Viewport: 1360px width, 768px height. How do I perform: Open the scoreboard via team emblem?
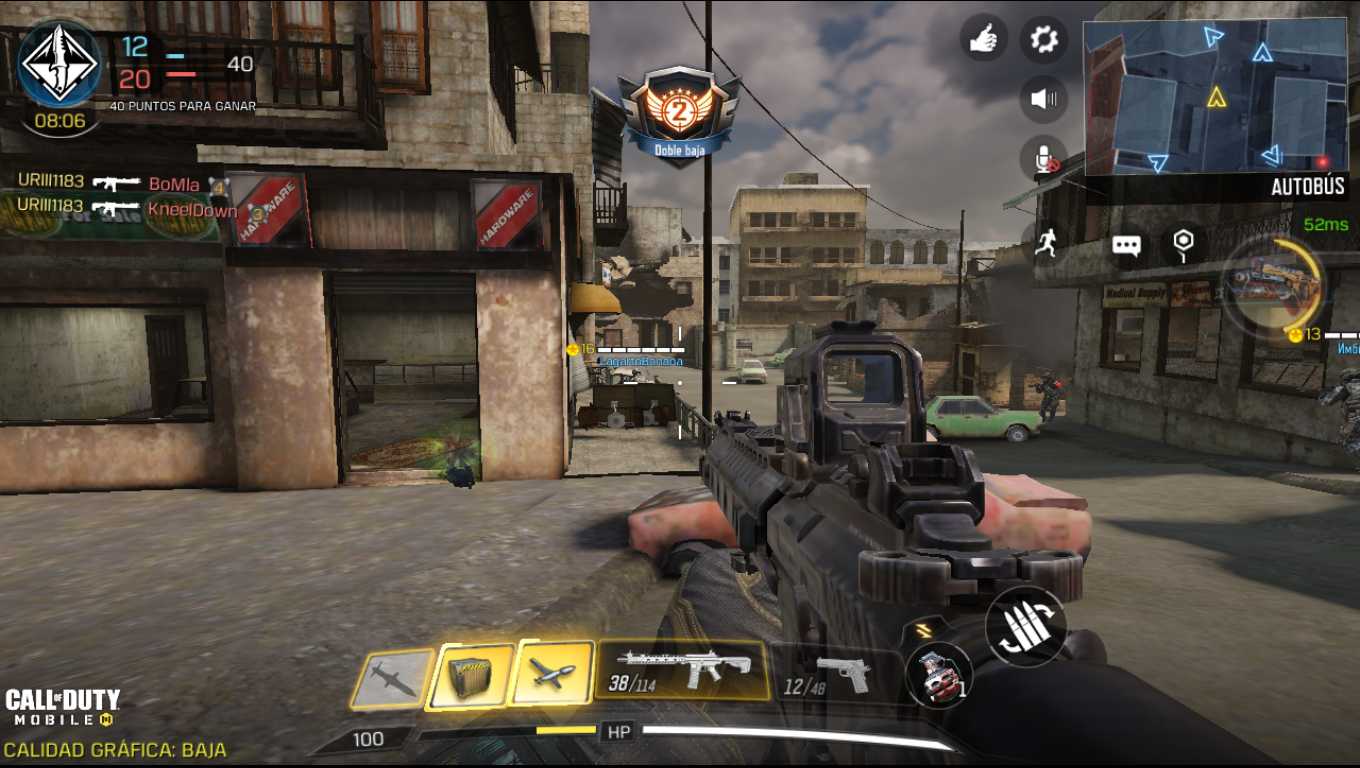[x=59, y=64]
